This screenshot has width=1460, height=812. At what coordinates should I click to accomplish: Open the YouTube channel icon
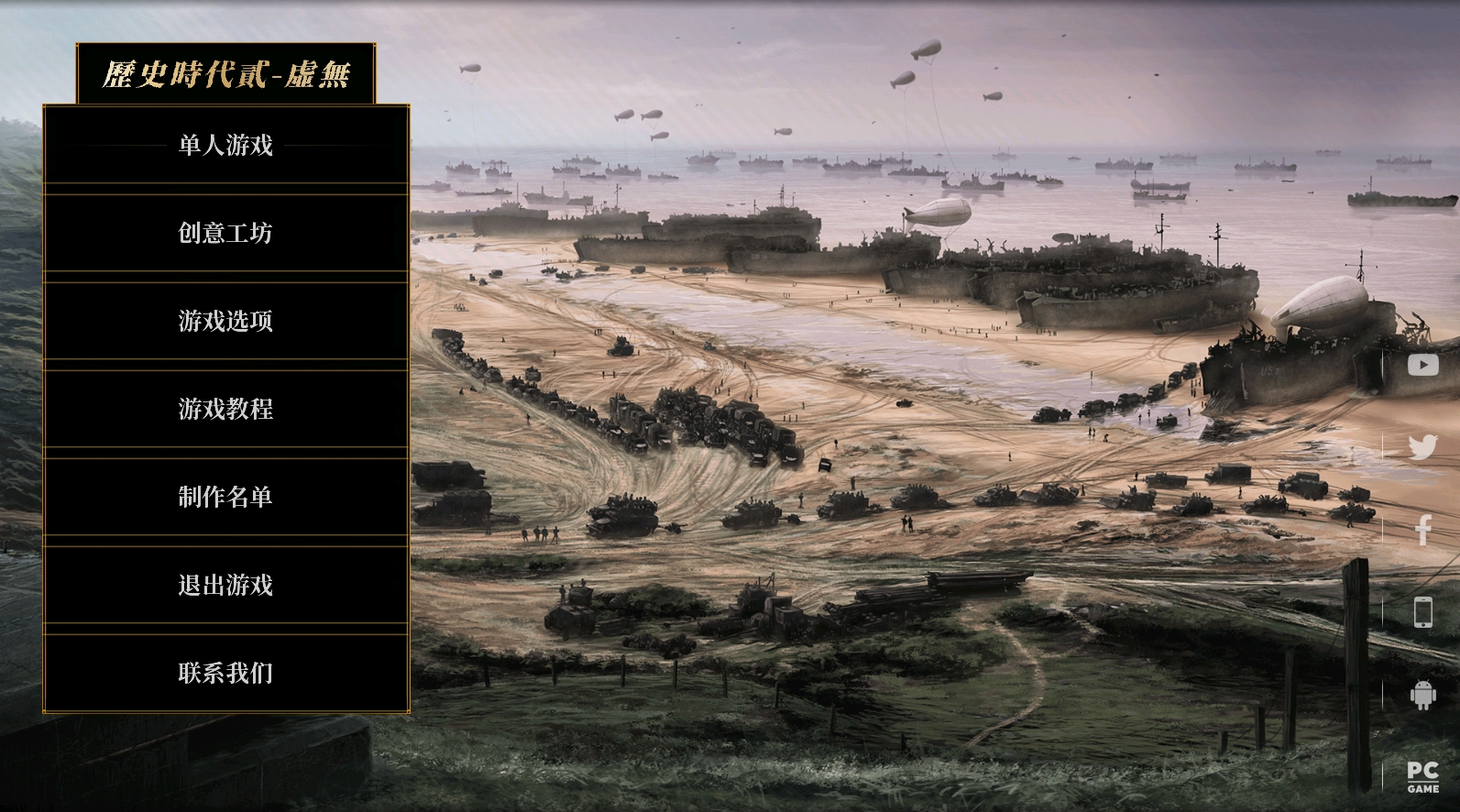1422,365
